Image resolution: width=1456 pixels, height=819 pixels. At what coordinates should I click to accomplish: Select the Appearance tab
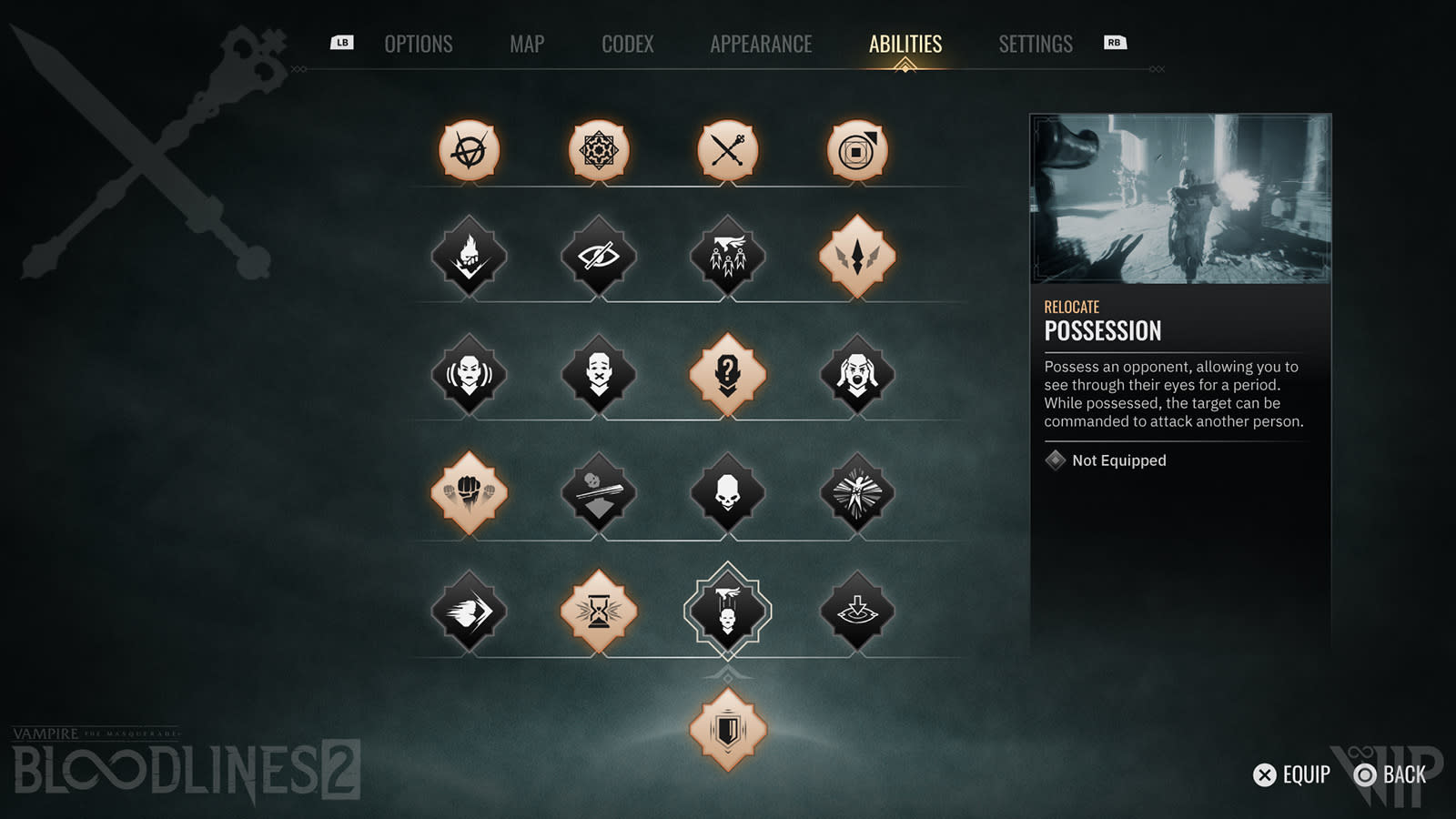[x=761, y=44]
